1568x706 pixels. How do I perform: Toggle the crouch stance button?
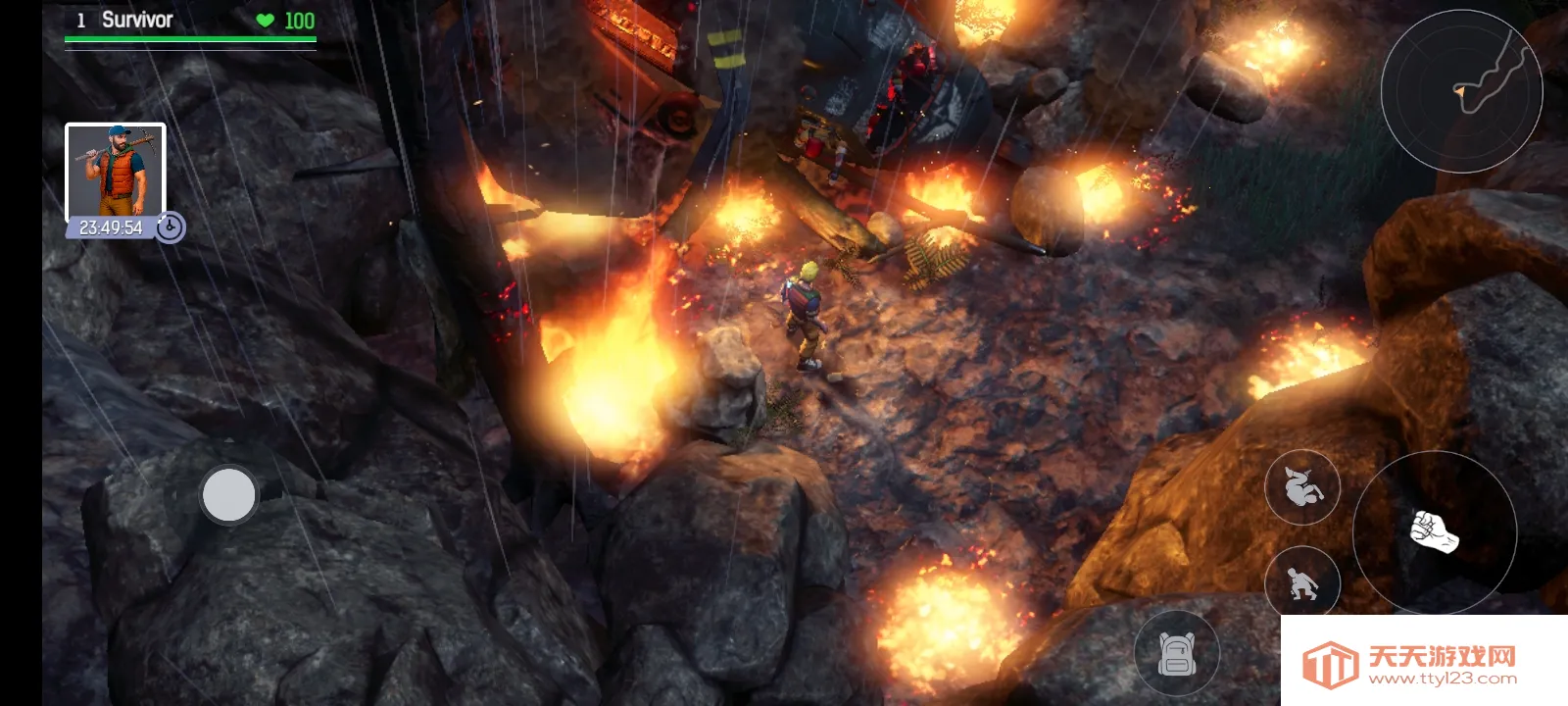click(1302, 584)
